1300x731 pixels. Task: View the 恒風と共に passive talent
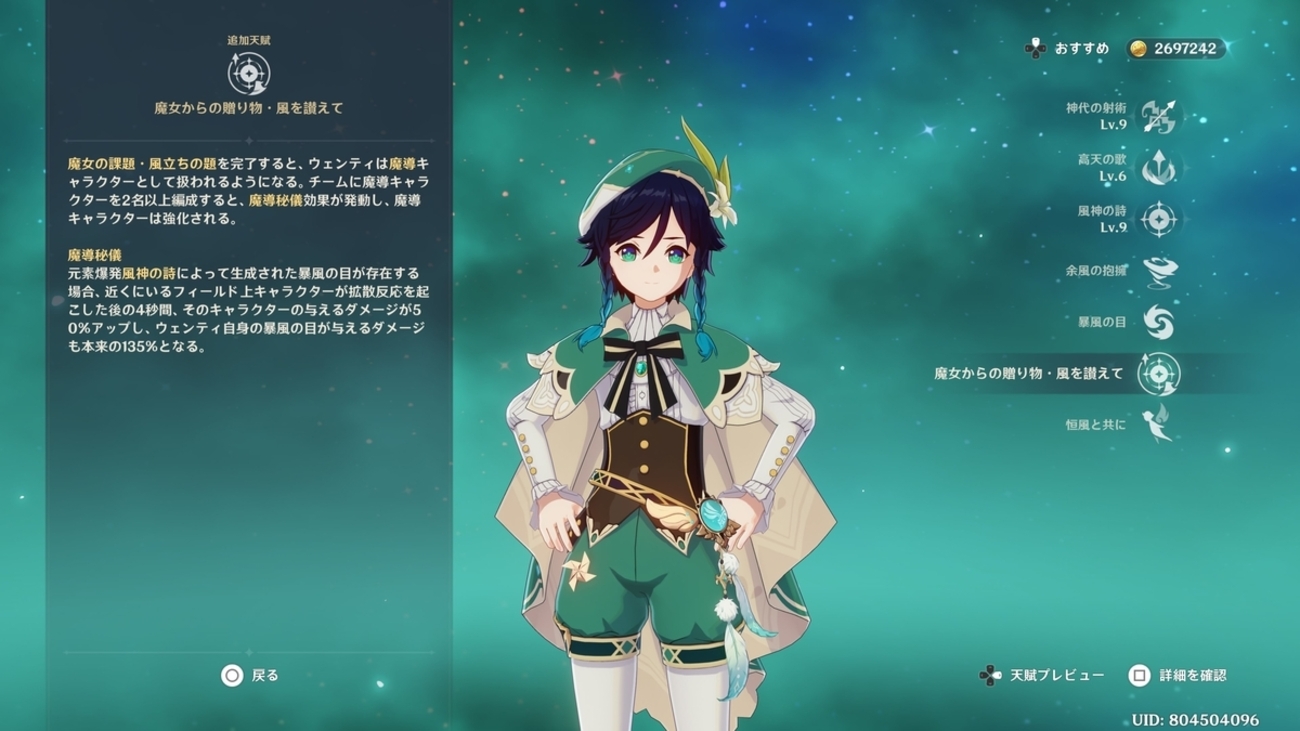tap(1159, 424)
